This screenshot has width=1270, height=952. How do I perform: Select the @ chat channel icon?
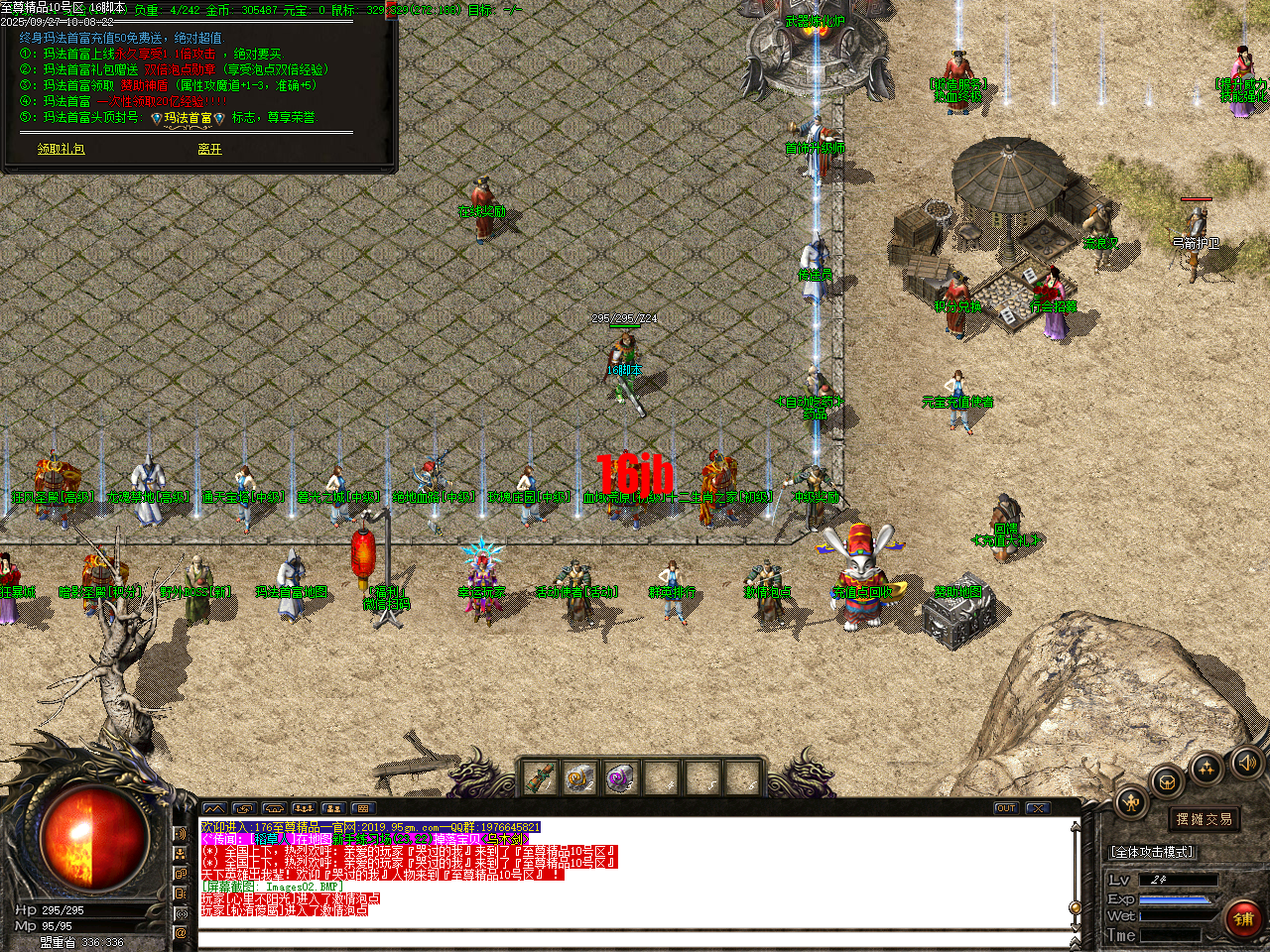[182, 932]
